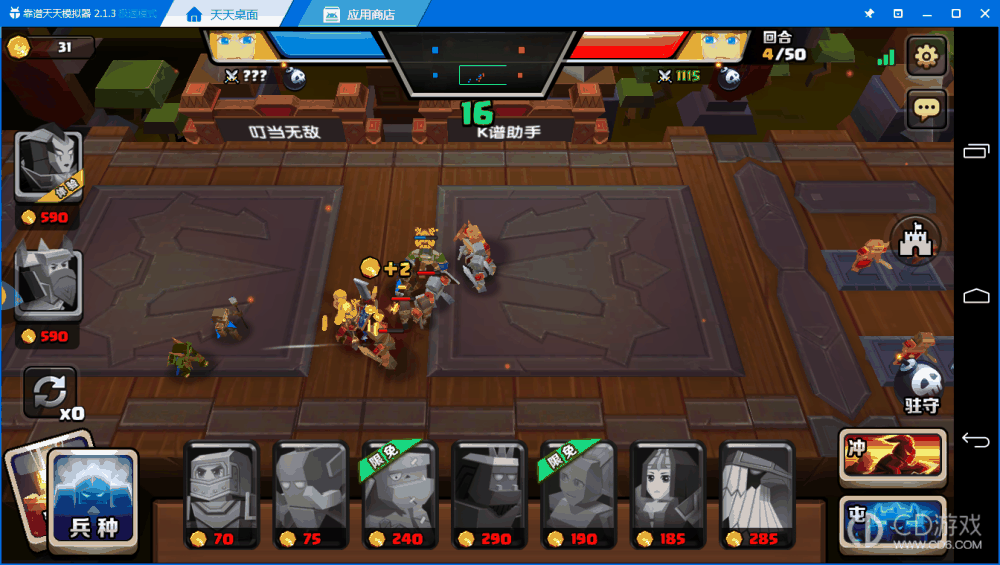Viewport: 1000px width, 565px height.
Task: Open the gear settings menu
Action: [x=926, y=56]
